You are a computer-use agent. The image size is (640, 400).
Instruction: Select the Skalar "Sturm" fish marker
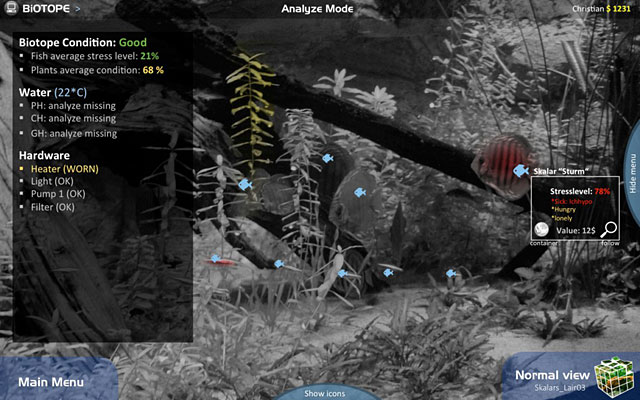pyautogui.click(x=520, y=171)
